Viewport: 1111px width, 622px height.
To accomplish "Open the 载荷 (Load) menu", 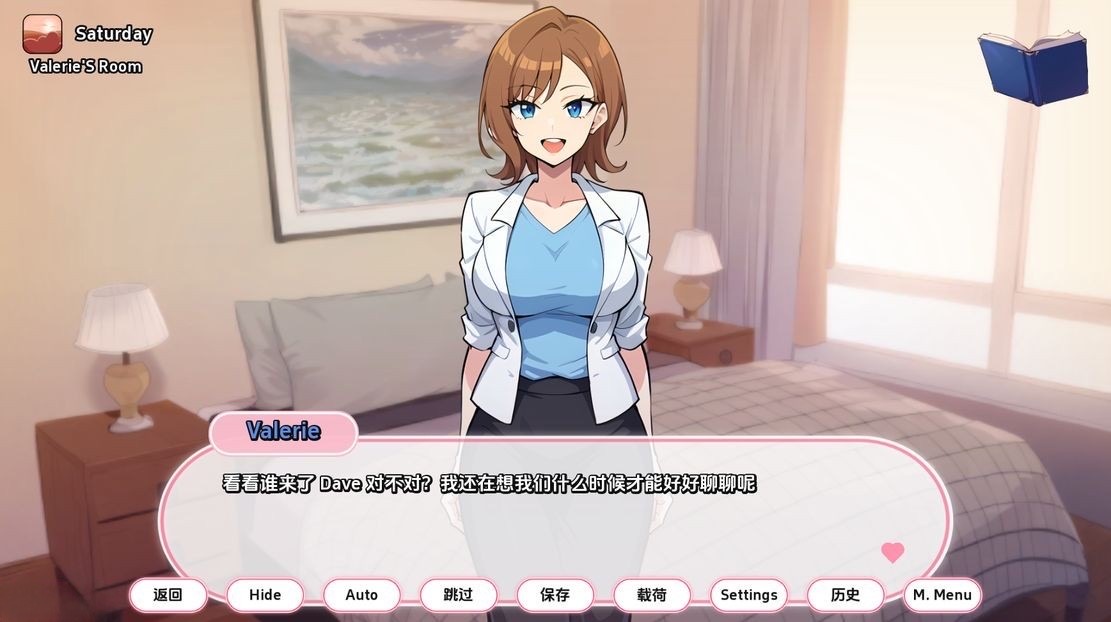I will 652,595.
